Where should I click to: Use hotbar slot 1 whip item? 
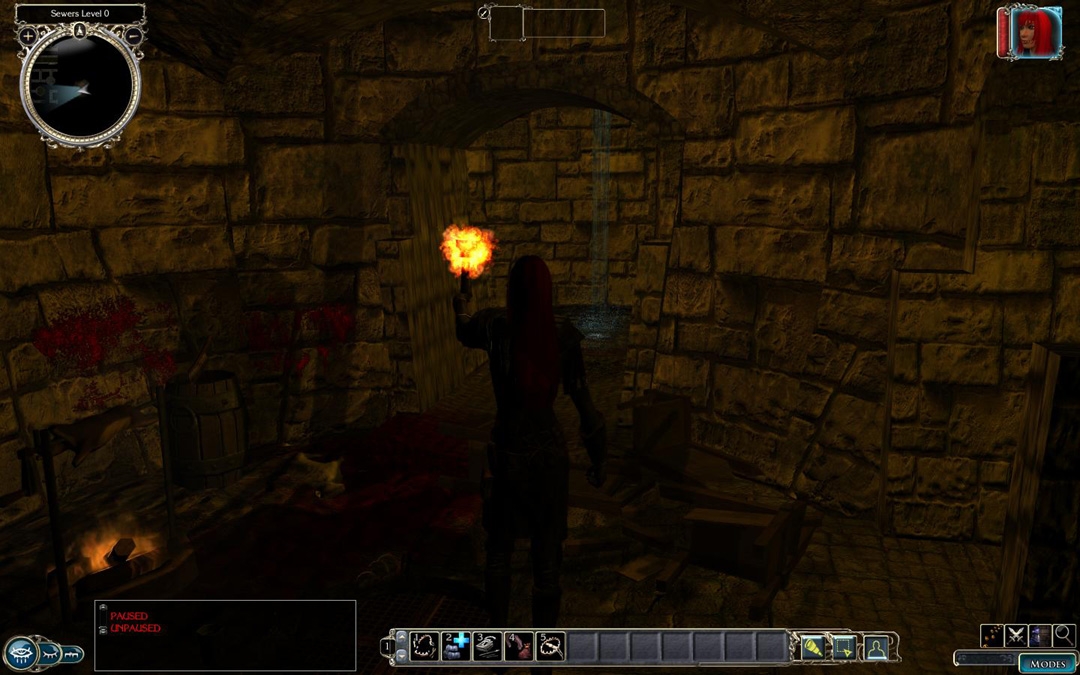pos(425,646)
